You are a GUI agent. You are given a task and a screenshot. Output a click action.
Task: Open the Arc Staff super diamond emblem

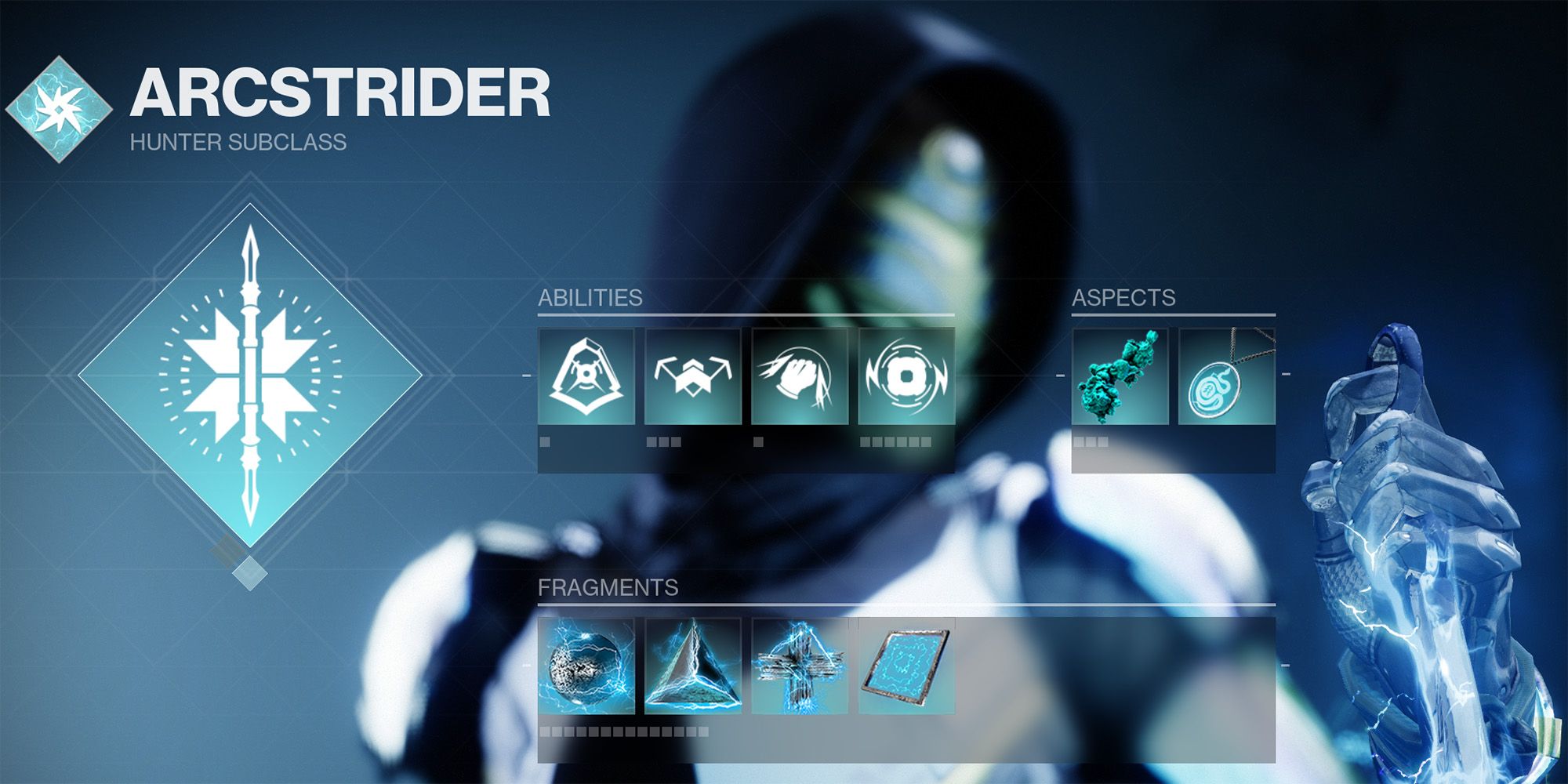(249, 376)
